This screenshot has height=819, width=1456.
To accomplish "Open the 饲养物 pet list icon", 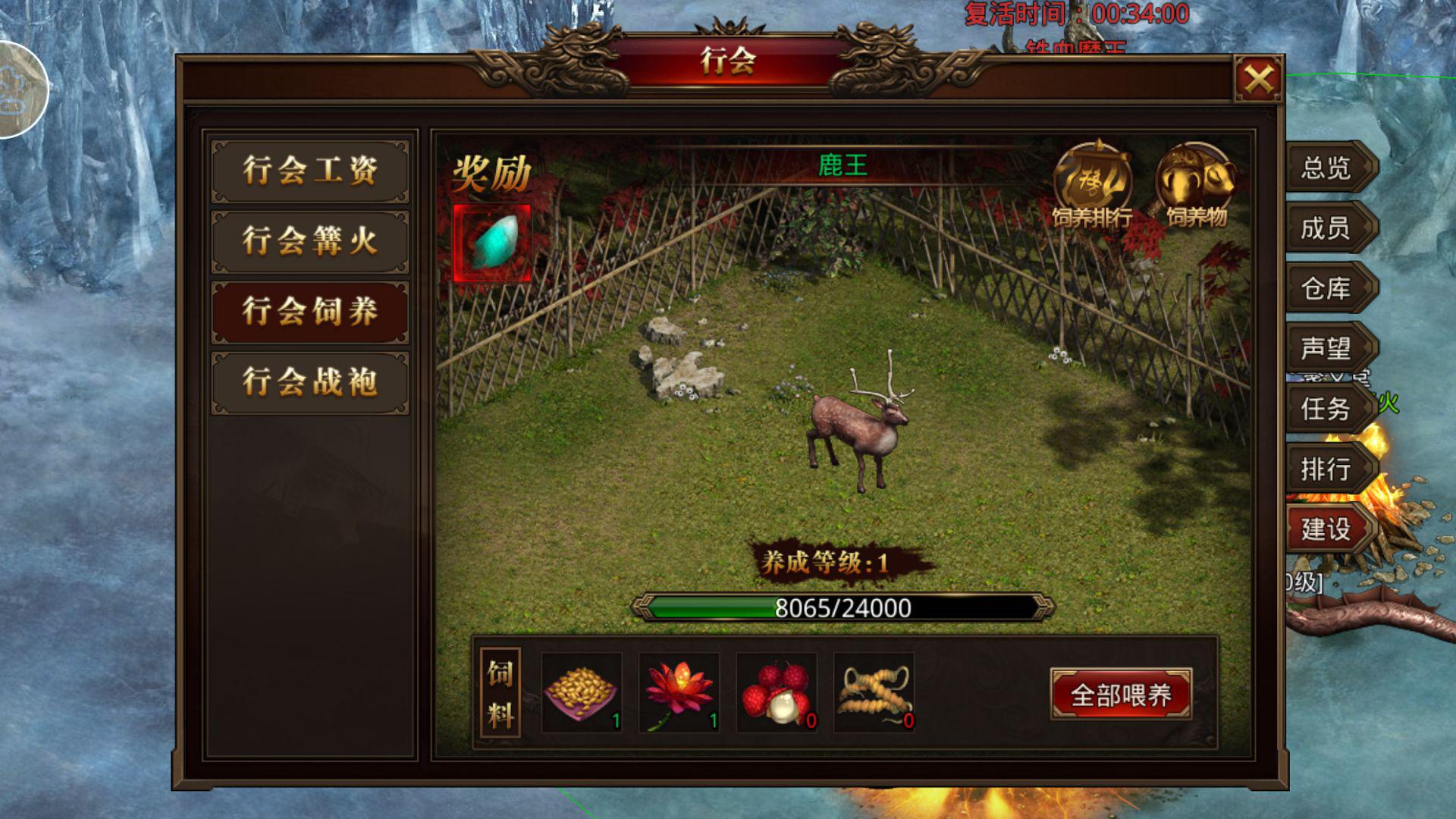I will [x=1195, y=185].
